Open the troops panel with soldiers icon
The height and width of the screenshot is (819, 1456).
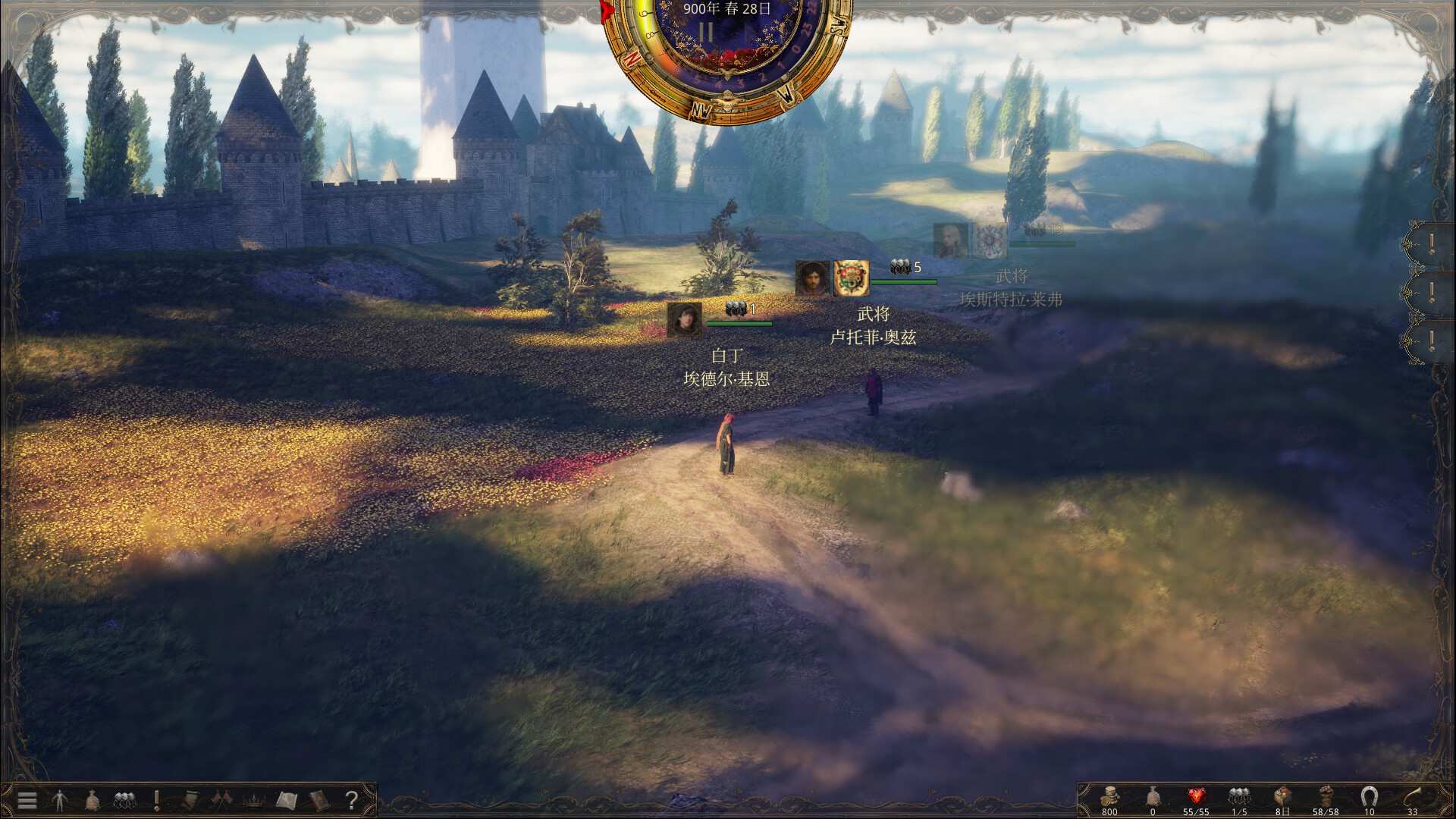[124, 800]
